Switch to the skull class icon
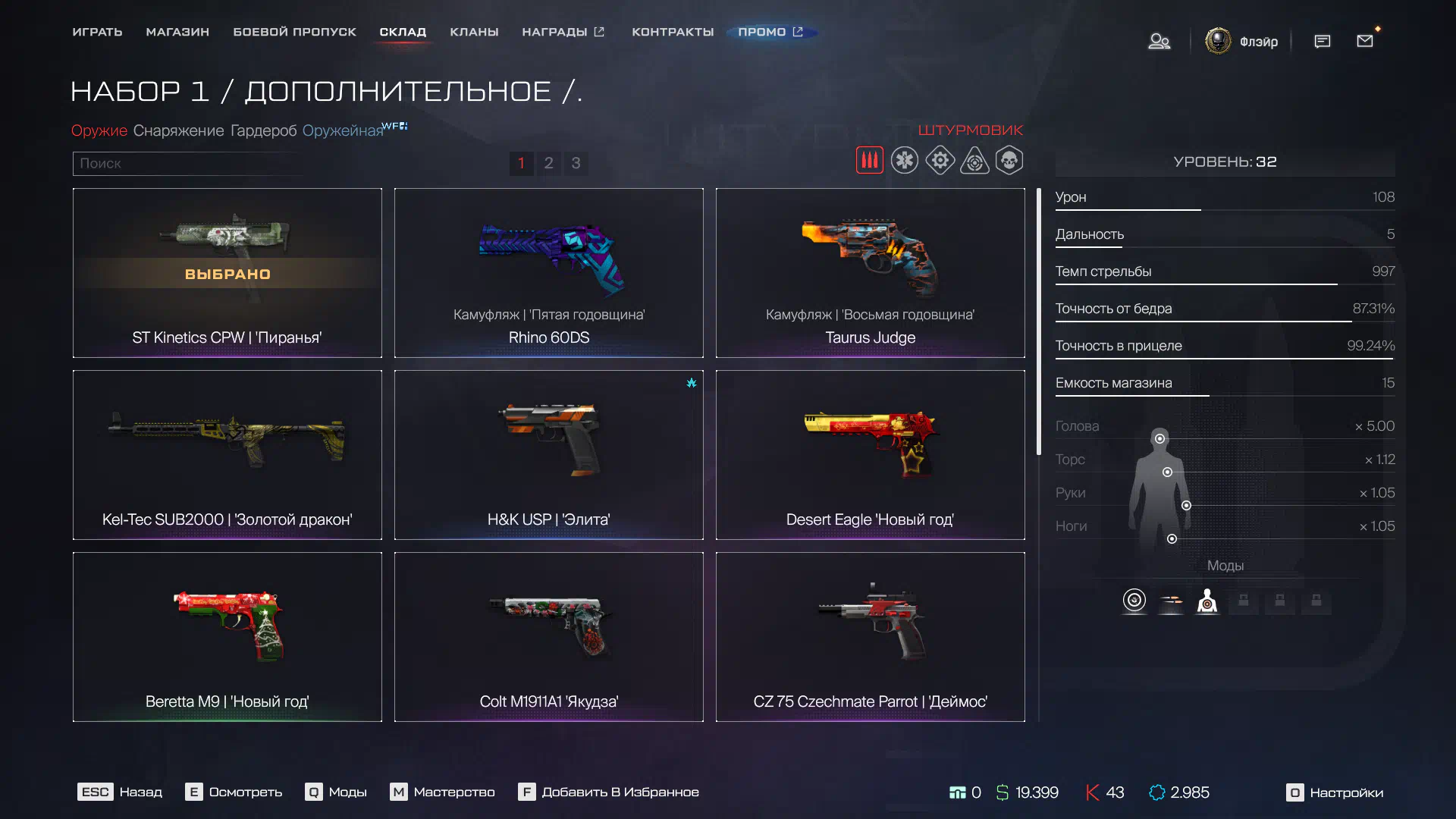This screenshot has height=819, width=1456. tap(1009, 161)
